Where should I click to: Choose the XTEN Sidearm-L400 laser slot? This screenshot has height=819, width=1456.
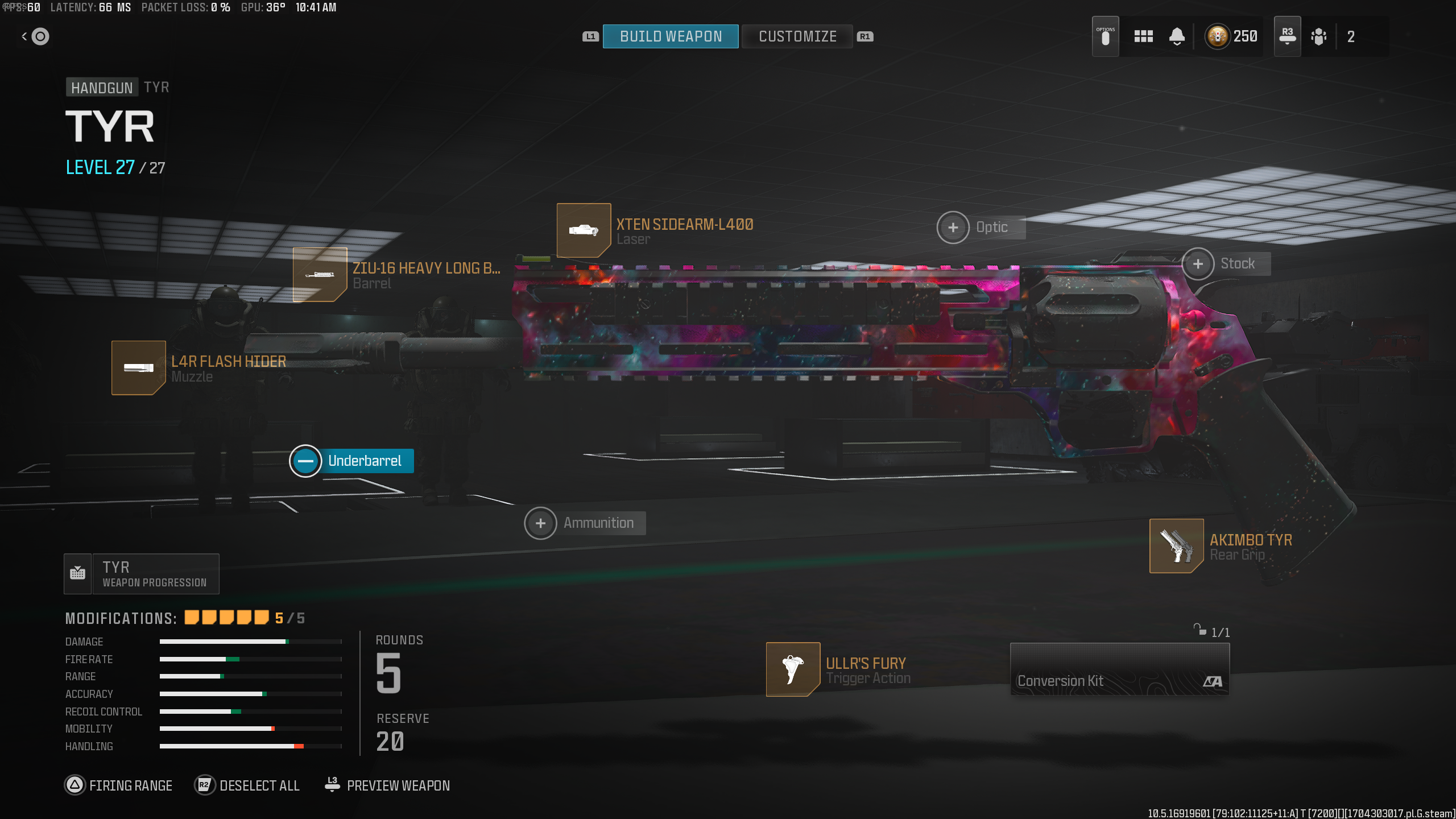[584, 230]
